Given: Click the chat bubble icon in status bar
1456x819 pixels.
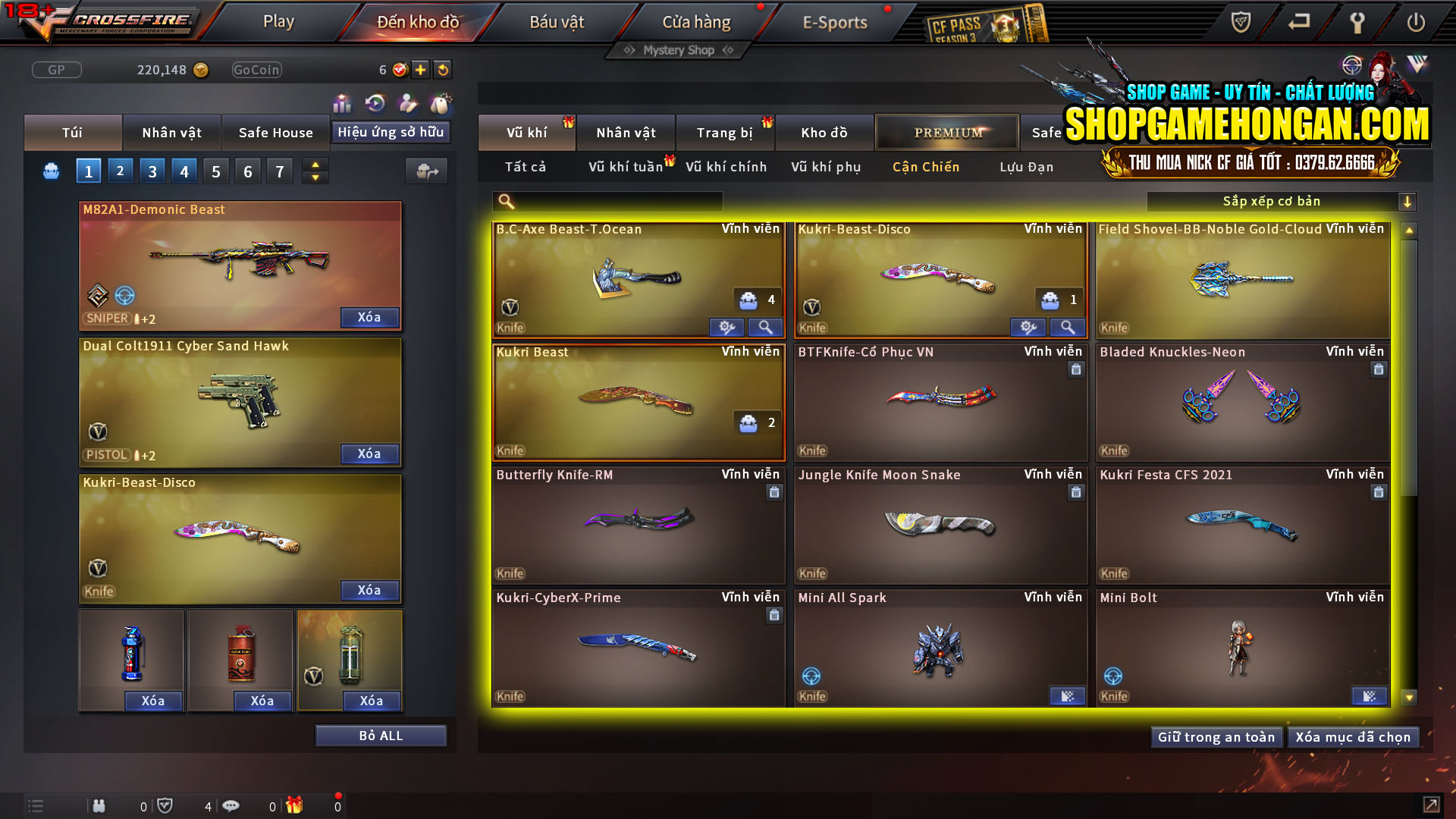Looking at the screenshot, I should click(231, 805).
